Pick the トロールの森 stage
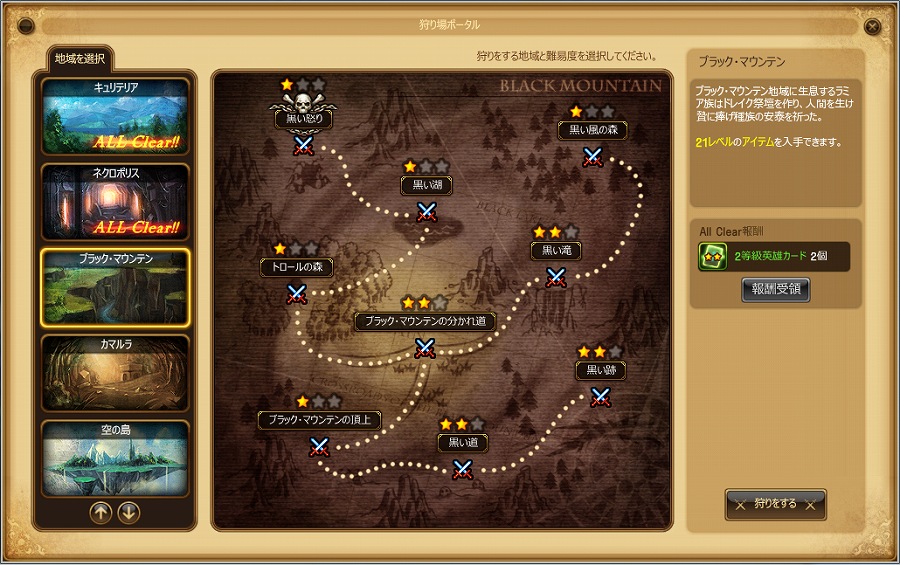The width and height of the screenshot is (900, 565). 296,293
